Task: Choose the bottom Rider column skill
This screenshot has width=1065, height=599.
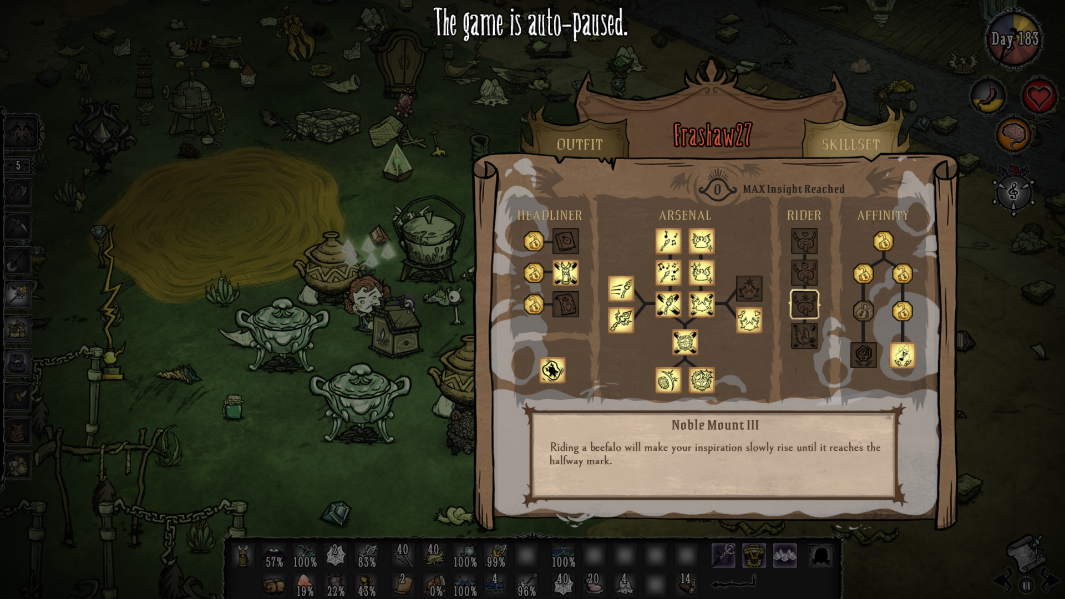Action: pyautogui.click(x=804, y=336)
